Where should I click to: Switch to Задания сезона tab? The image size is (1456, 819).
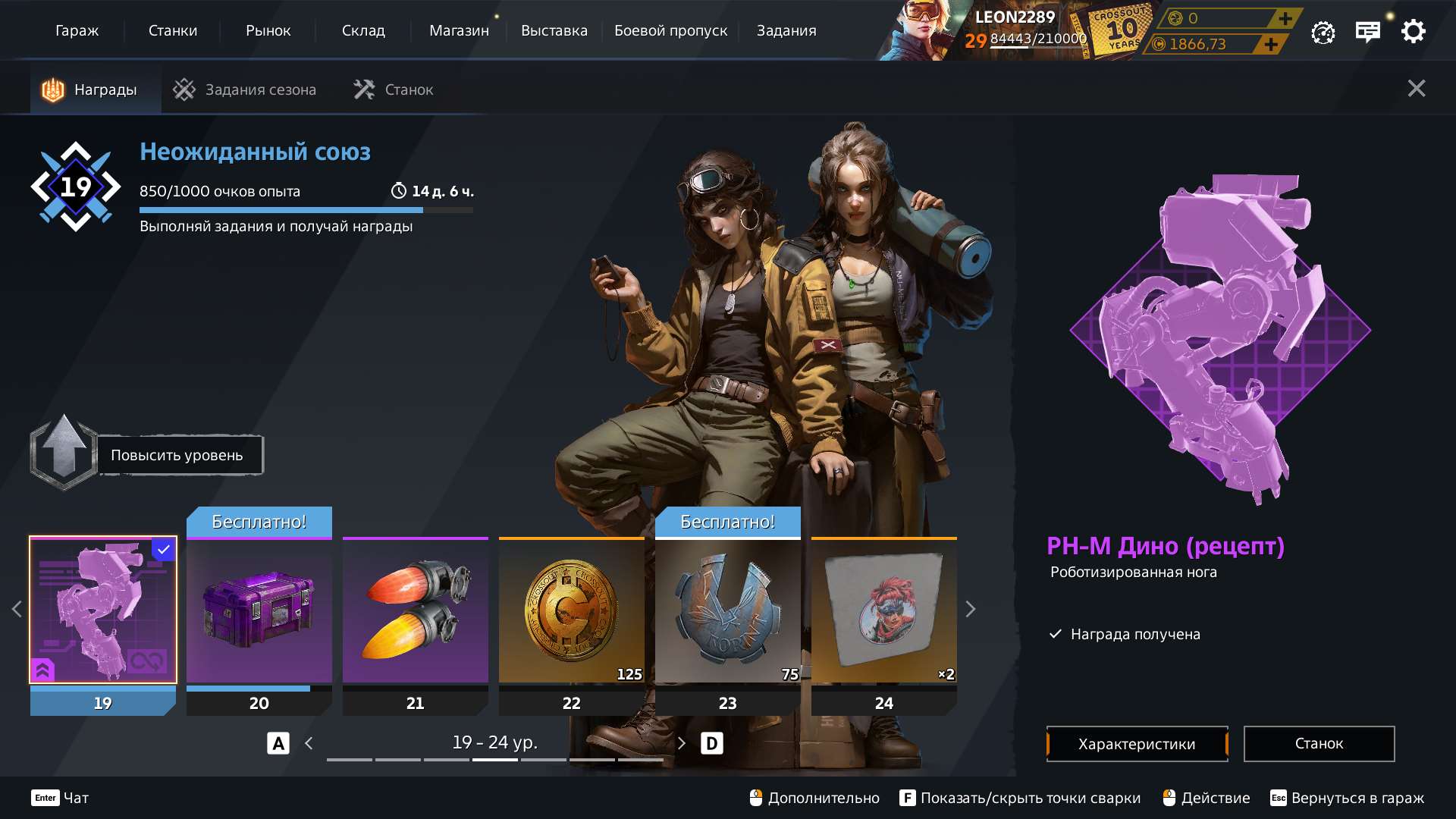point(245,89)
